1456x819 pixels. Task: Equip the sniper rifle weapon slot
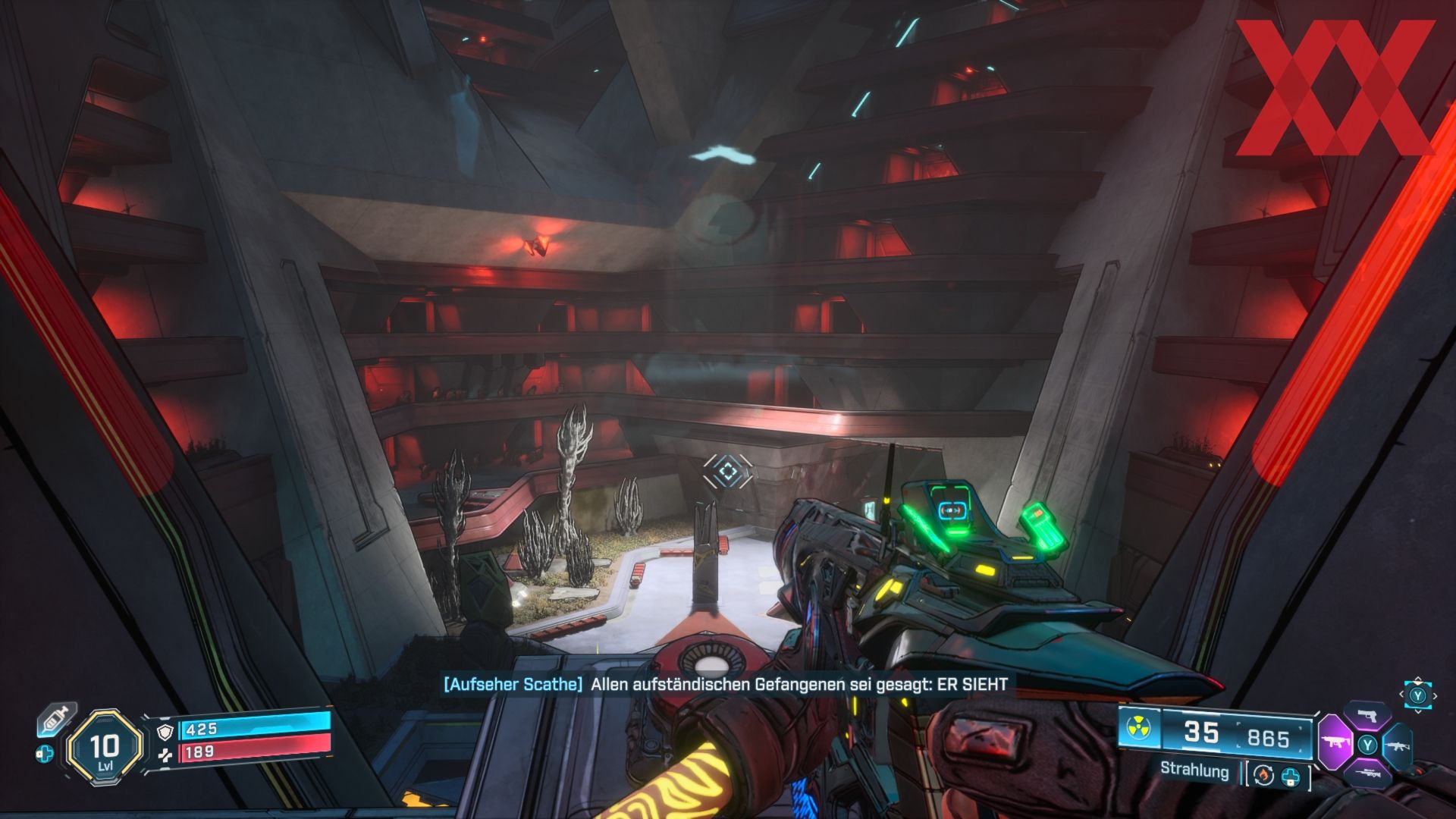coord(1367,772)
